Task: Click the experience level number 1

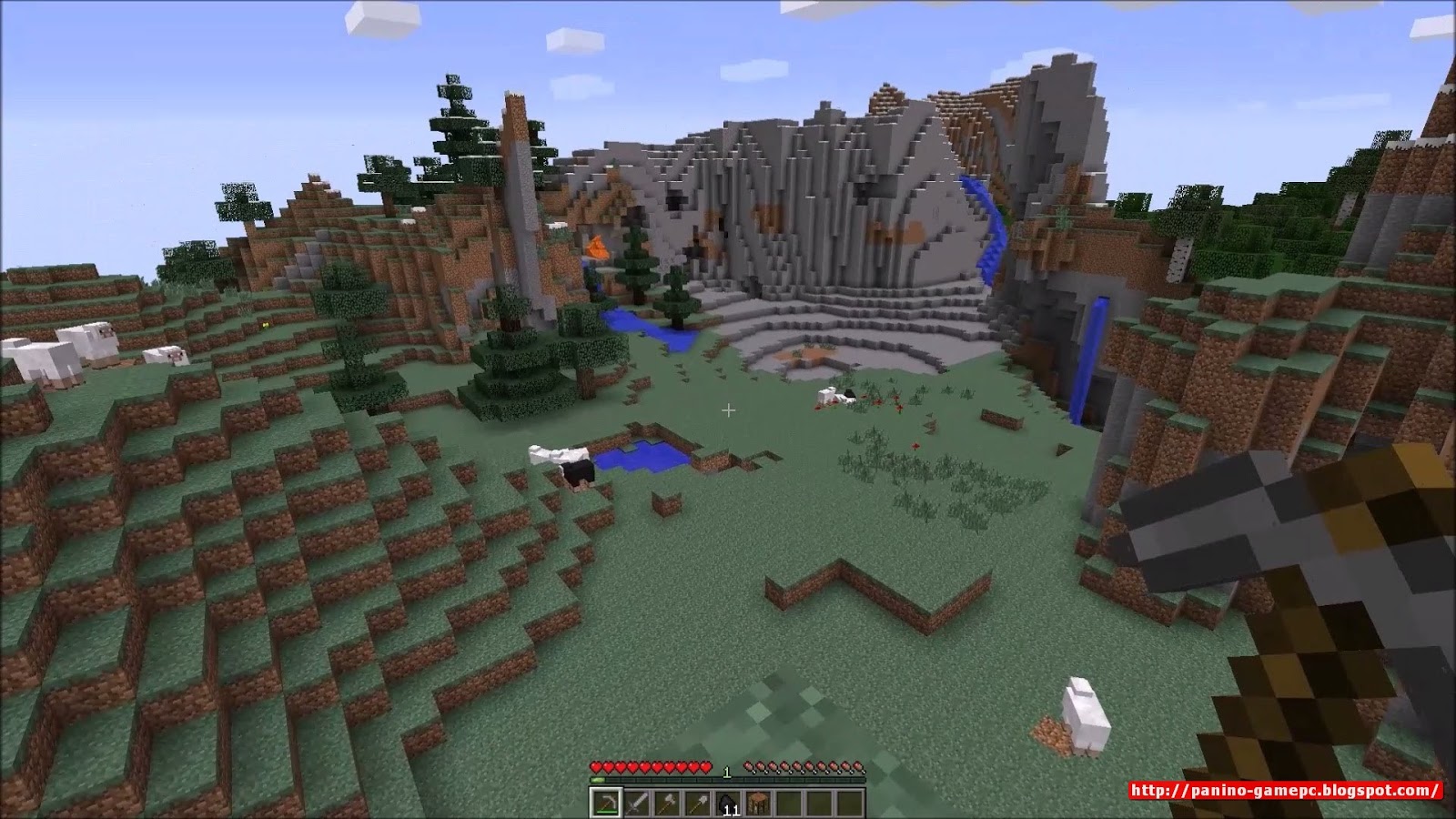Action: [x=727, y=770]
